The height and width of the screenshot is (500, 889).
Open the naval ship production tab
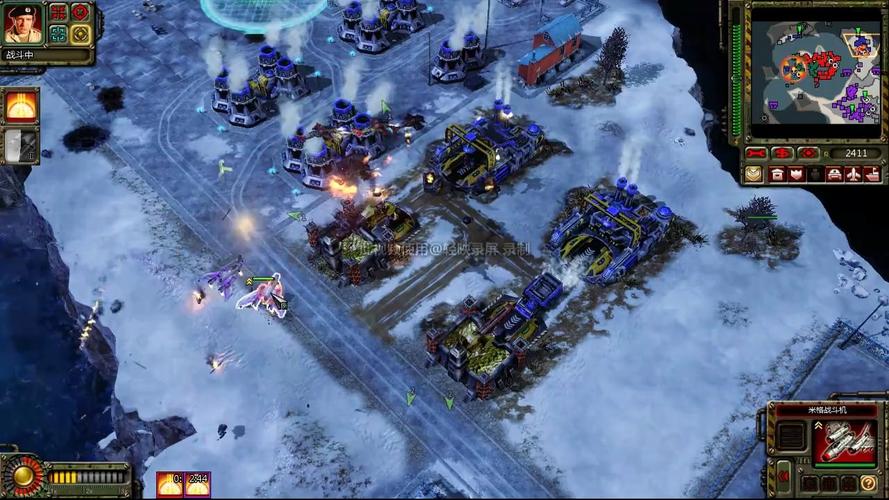click(870, 174)
